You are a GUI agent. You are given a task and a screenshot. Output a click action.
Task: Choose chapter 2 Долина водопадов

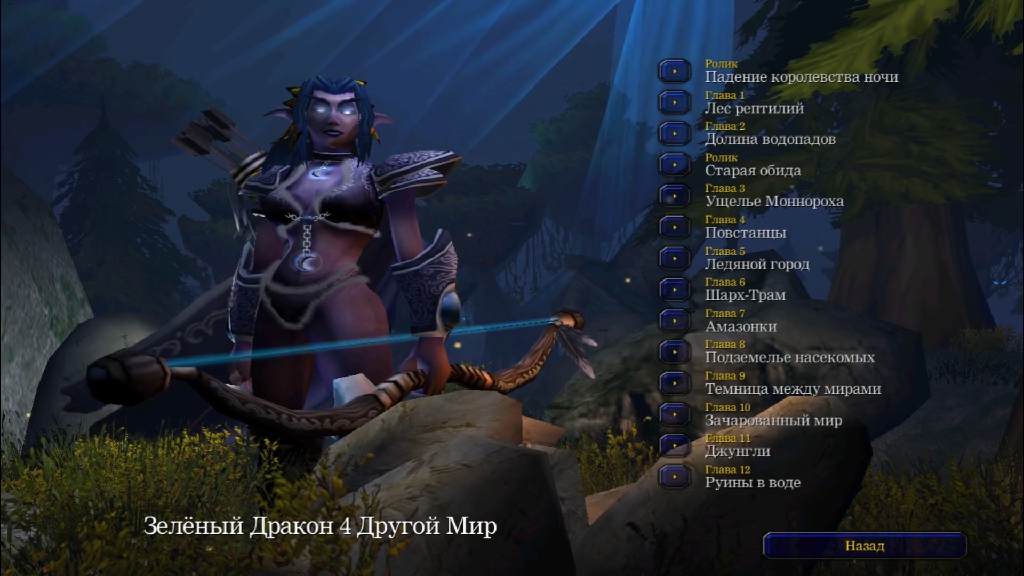coord(675,133)
